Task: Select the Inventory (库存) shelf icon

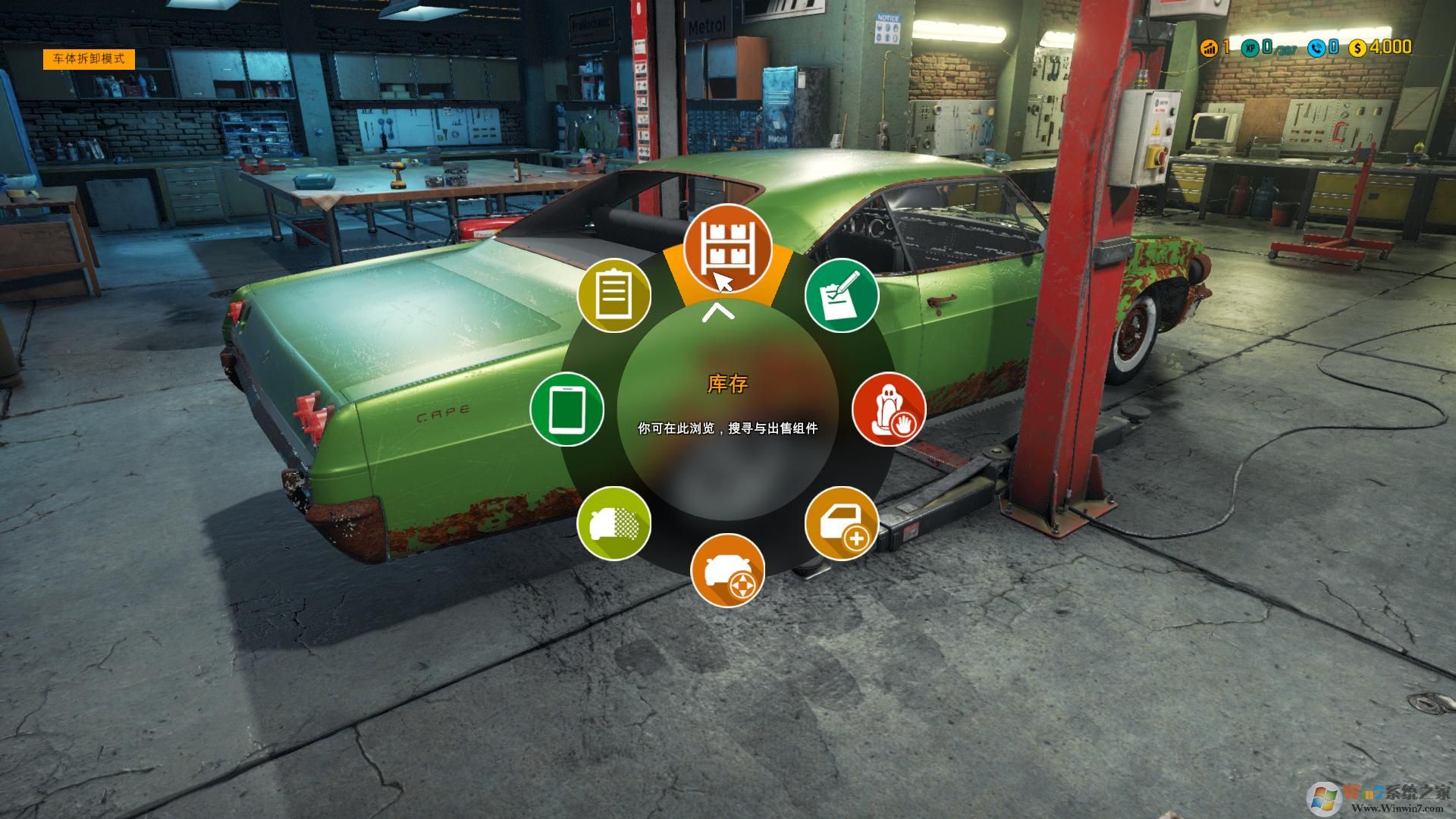Action: coord(727,250)
